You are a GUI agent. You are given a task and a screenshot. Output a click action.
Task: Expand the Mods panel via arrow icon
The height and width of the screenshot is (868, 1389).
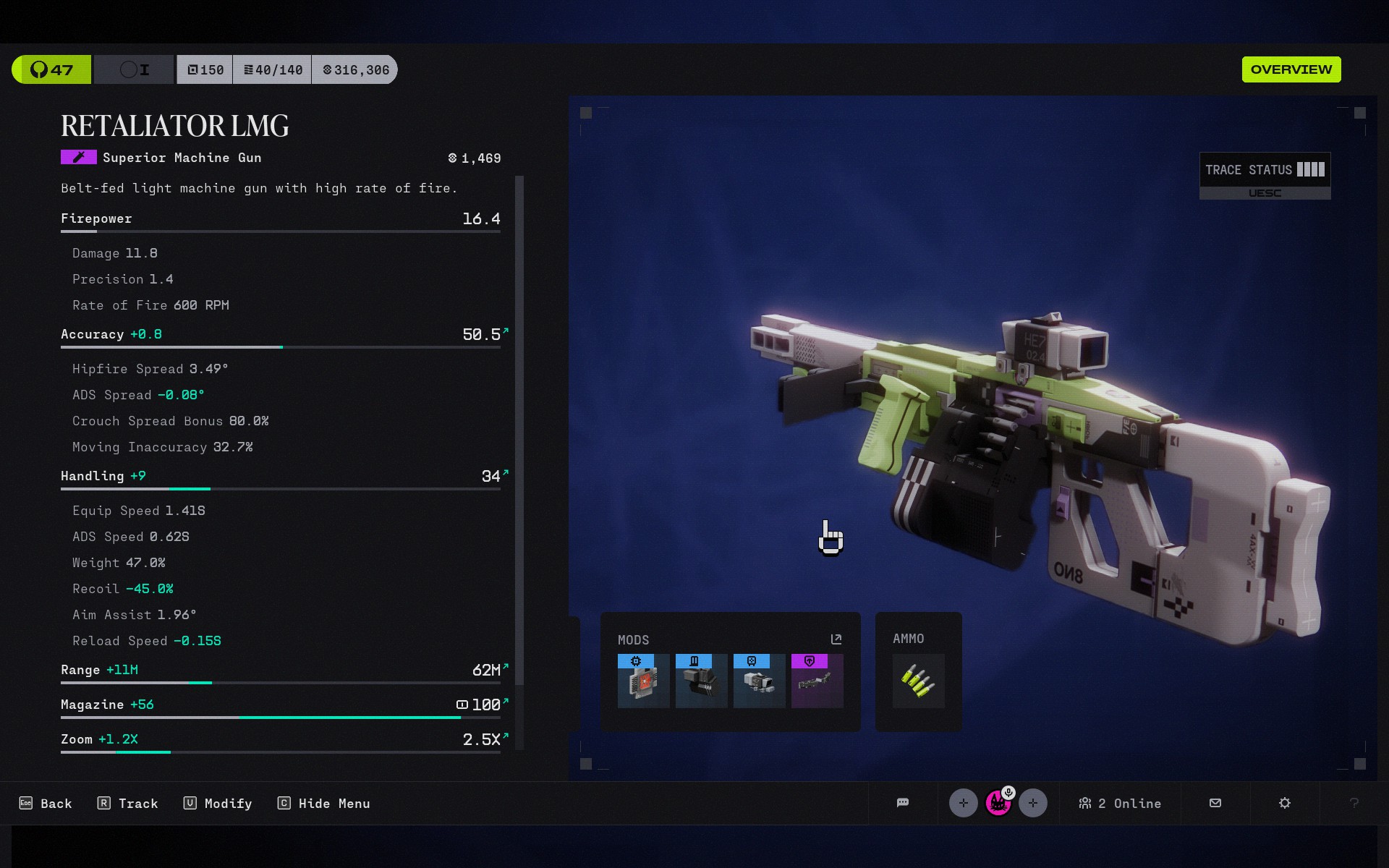(x=836, y=639)
